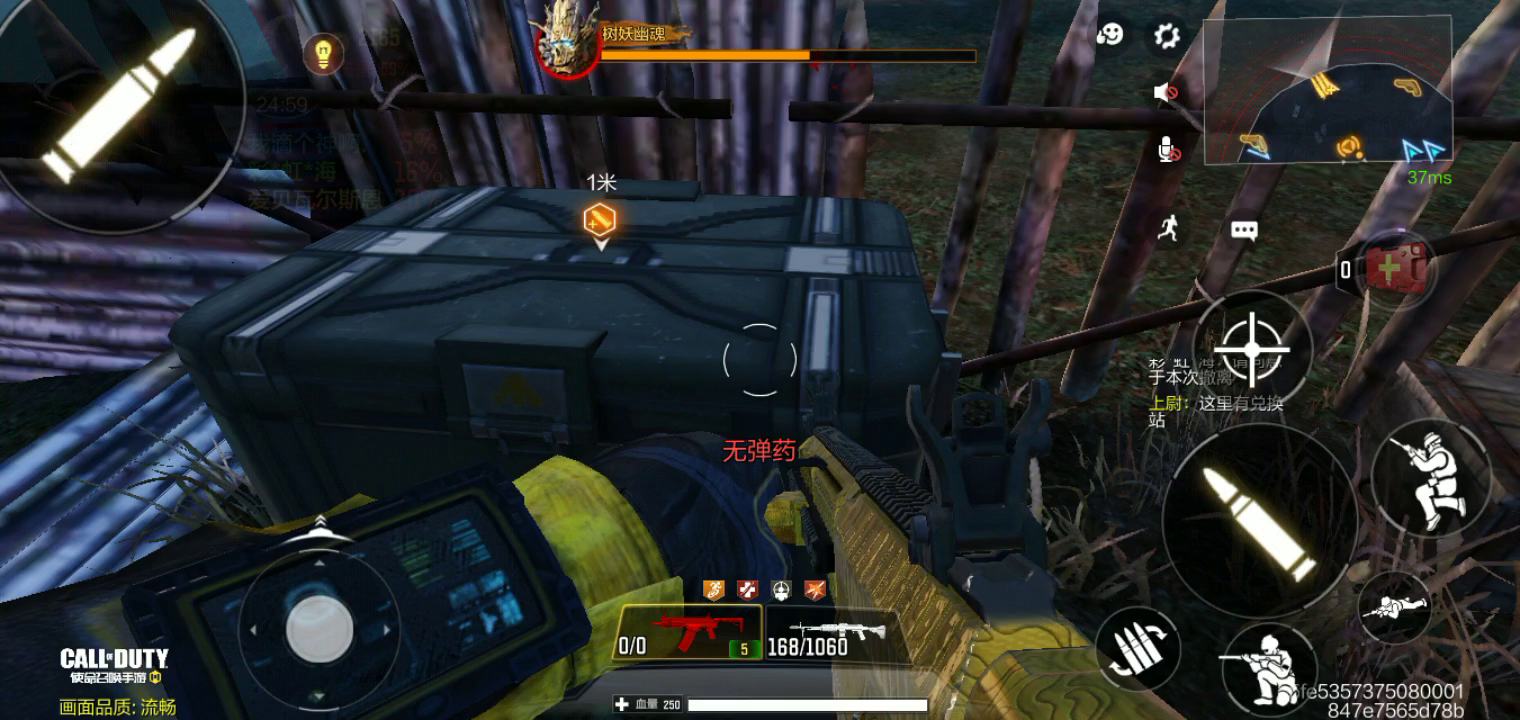Toggle the muted speaker icon
The width and height of the screenshot is (1520, 720).
1165,93
